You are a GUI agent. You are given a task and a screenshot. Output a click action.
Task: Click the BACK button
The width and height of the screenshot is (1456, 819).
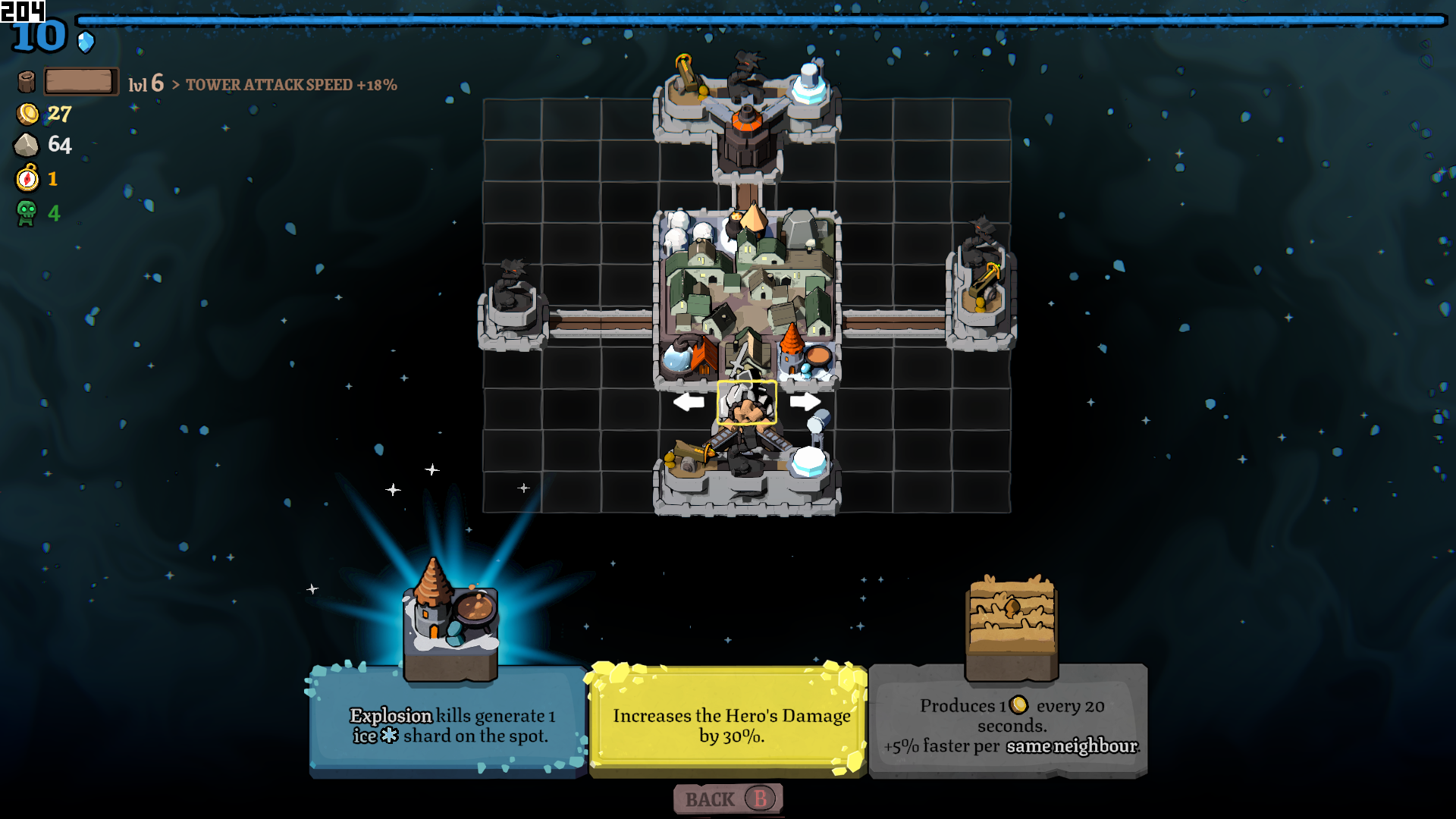(x=727, y=799)
